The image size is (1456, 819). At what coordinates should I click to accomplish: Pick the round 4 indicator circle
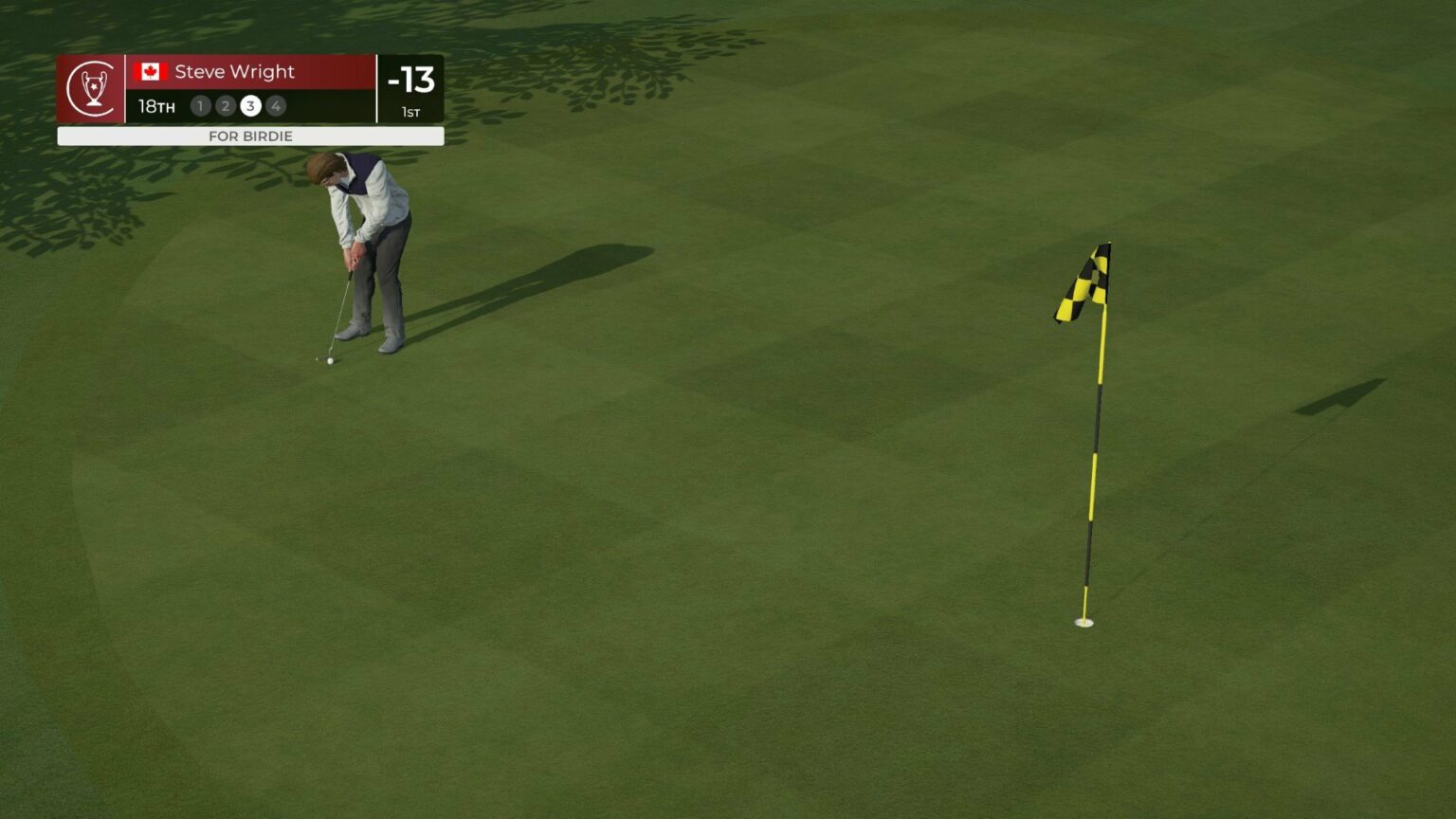pos(276,106)
